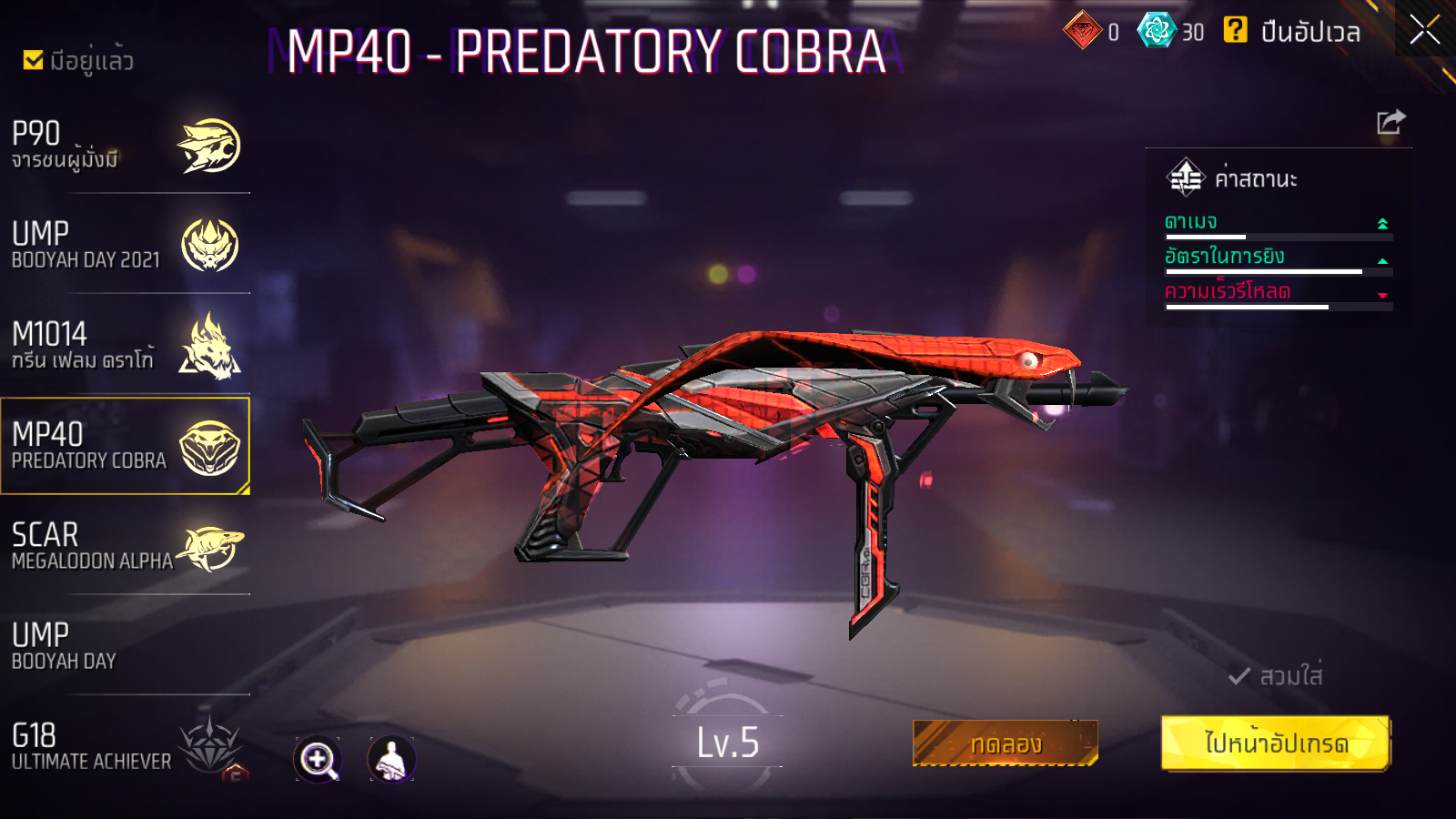Equip the skin with the checkmark button
This screenshot has width=1456, height=819.
1276,676
